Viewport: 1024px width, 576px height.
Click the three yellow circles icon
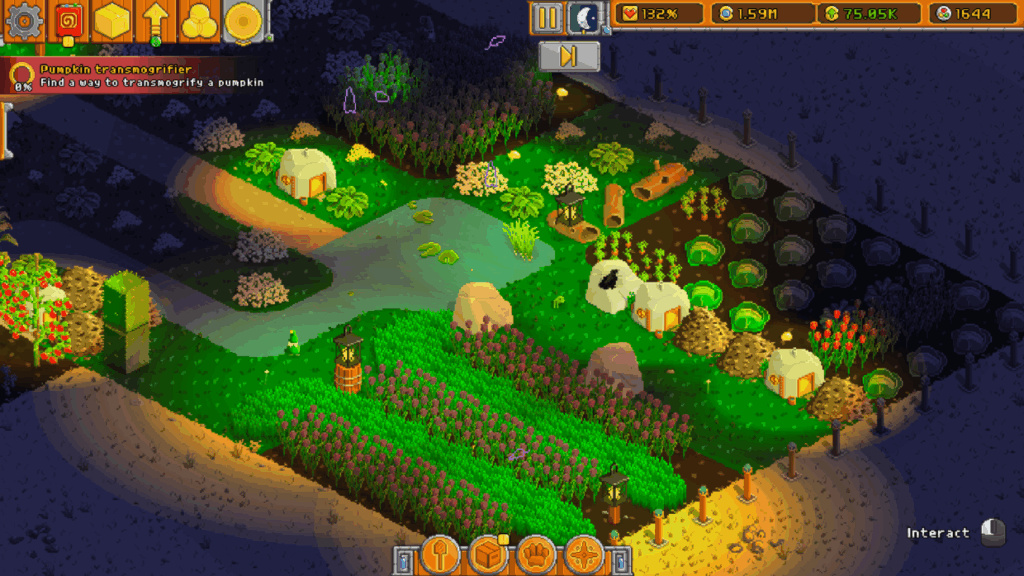(199, 20)
